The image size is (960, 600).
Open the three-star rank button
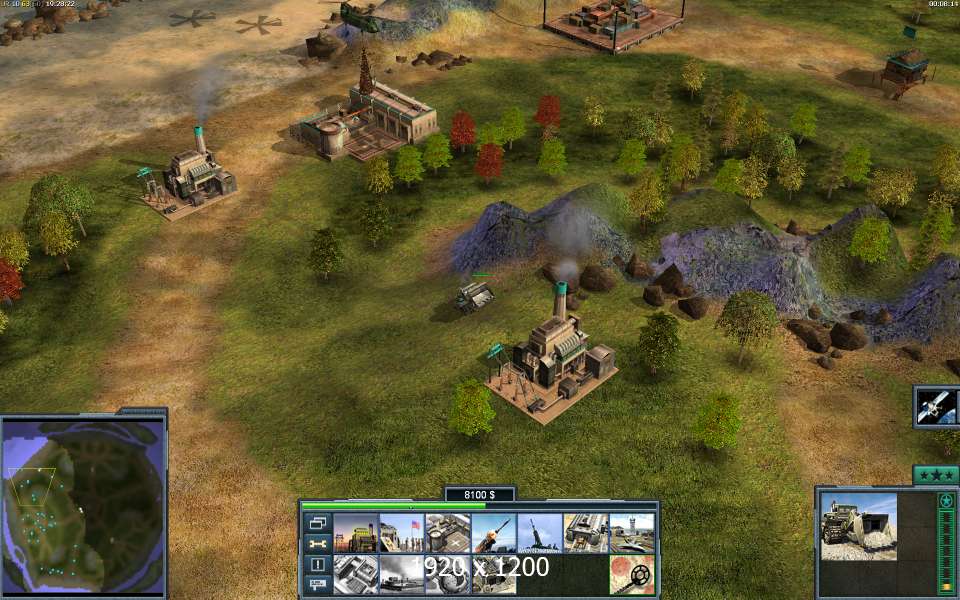(935, 476)
